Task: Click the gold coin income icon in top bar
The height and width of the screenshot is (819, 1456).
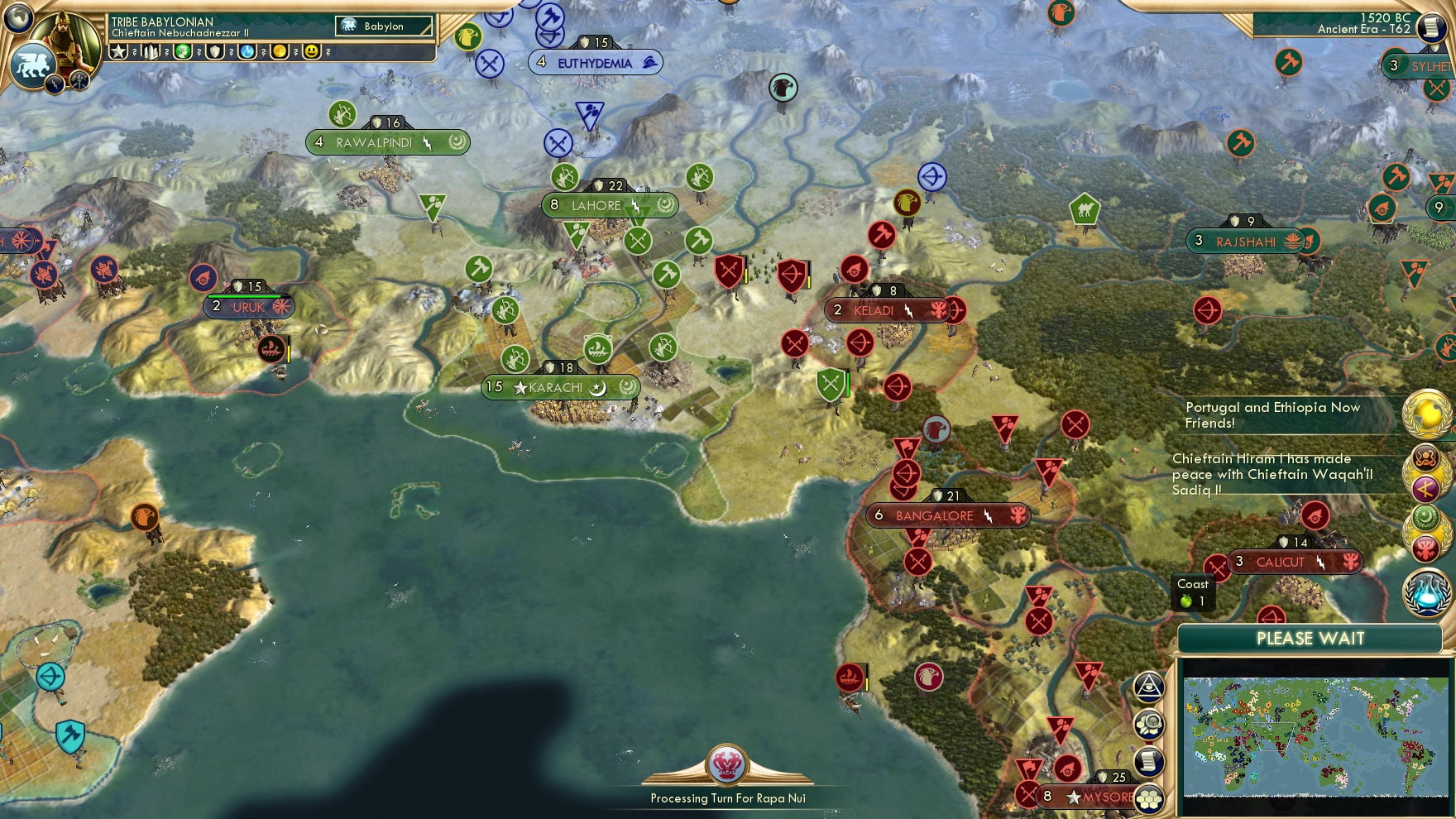Action: coord(280,52)
